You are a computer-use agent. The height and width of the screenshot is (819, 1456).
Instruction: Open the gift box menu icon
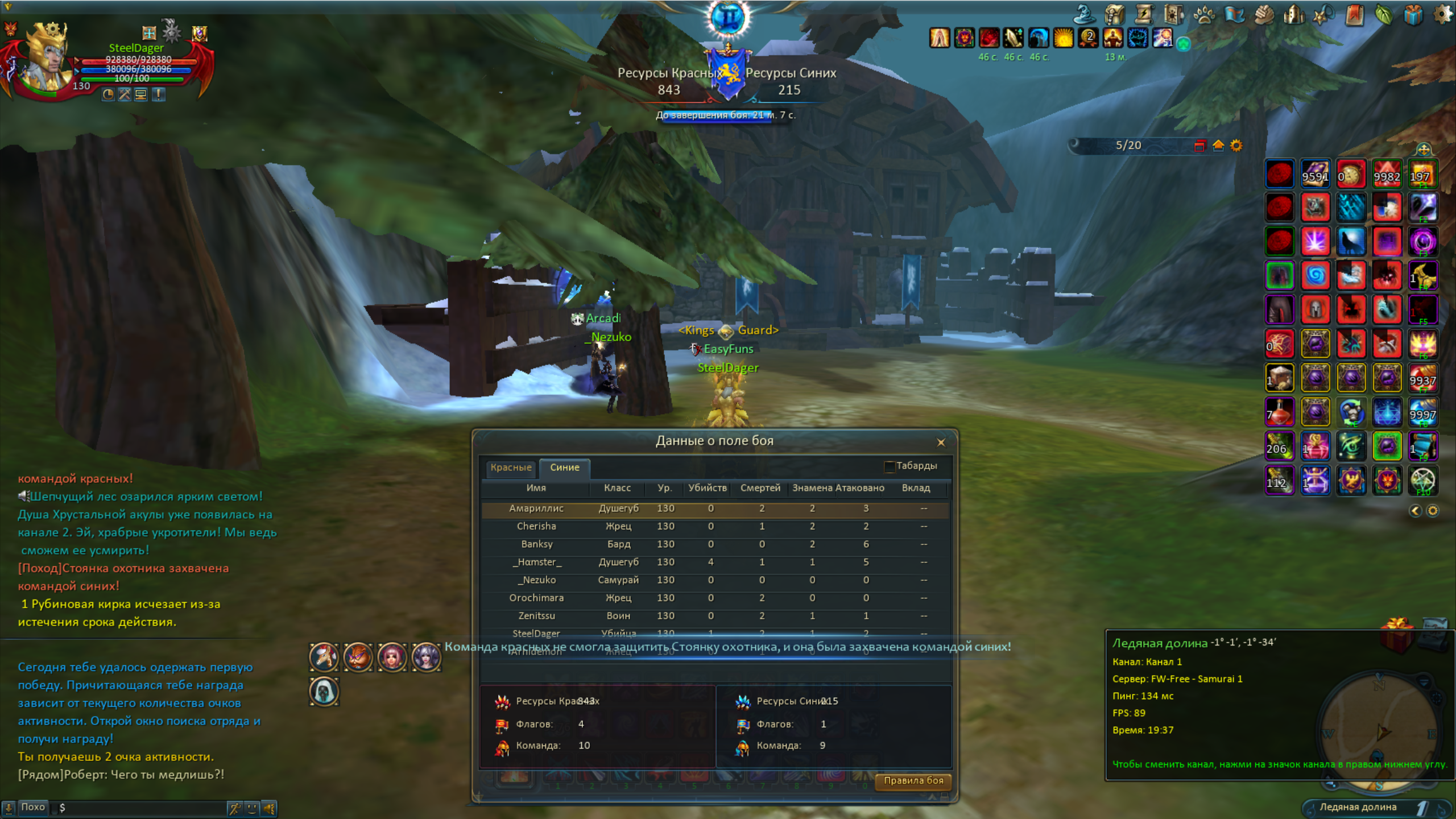(x=1413, y=15)
